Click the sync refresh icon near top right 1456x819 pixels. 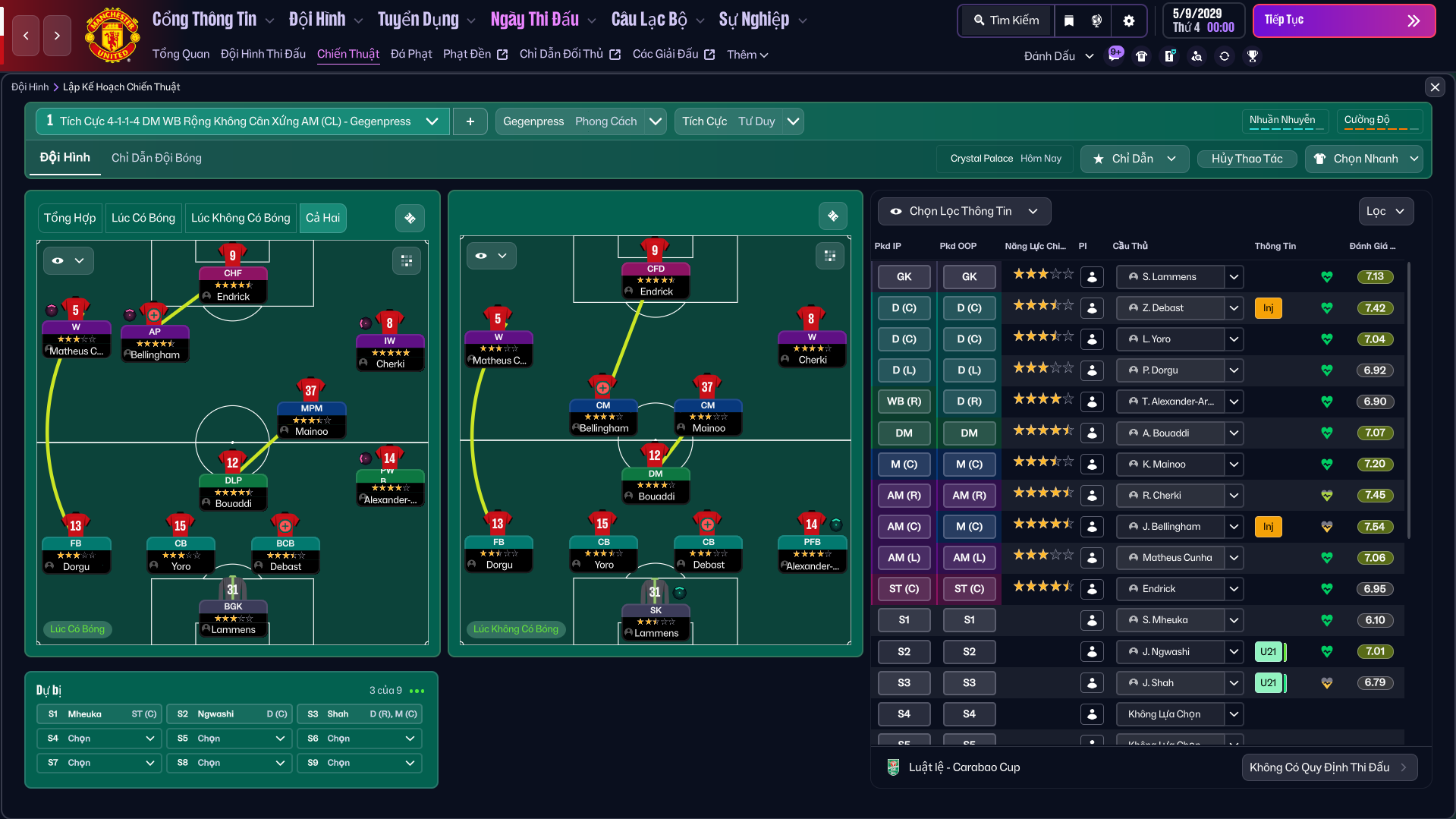point(1225,55)
